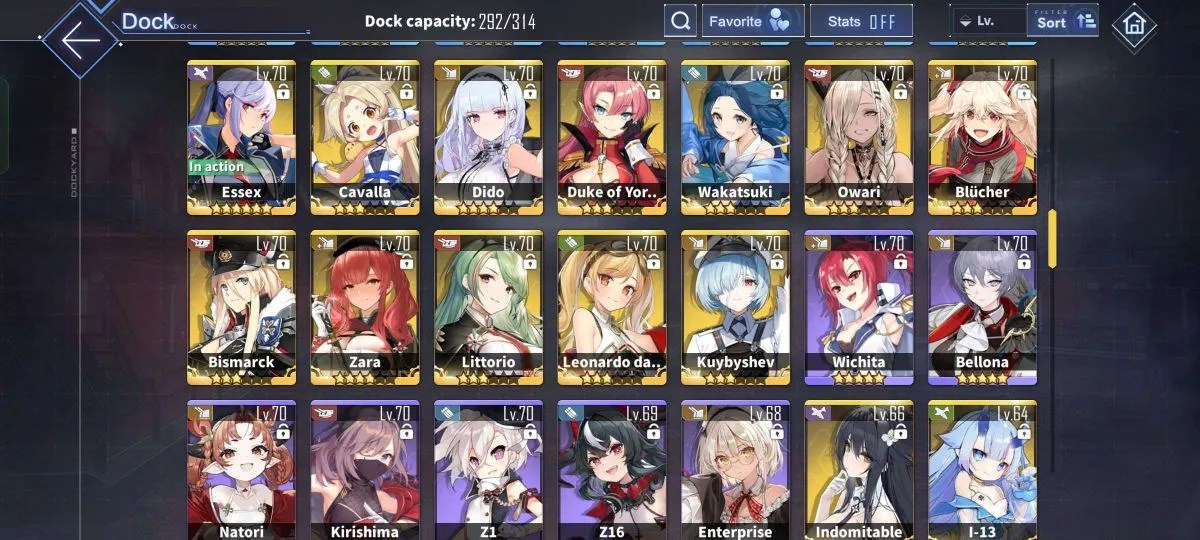
Task: Pick the Littorio ship card
Action: pyautogui.click(x=488, y=305)
